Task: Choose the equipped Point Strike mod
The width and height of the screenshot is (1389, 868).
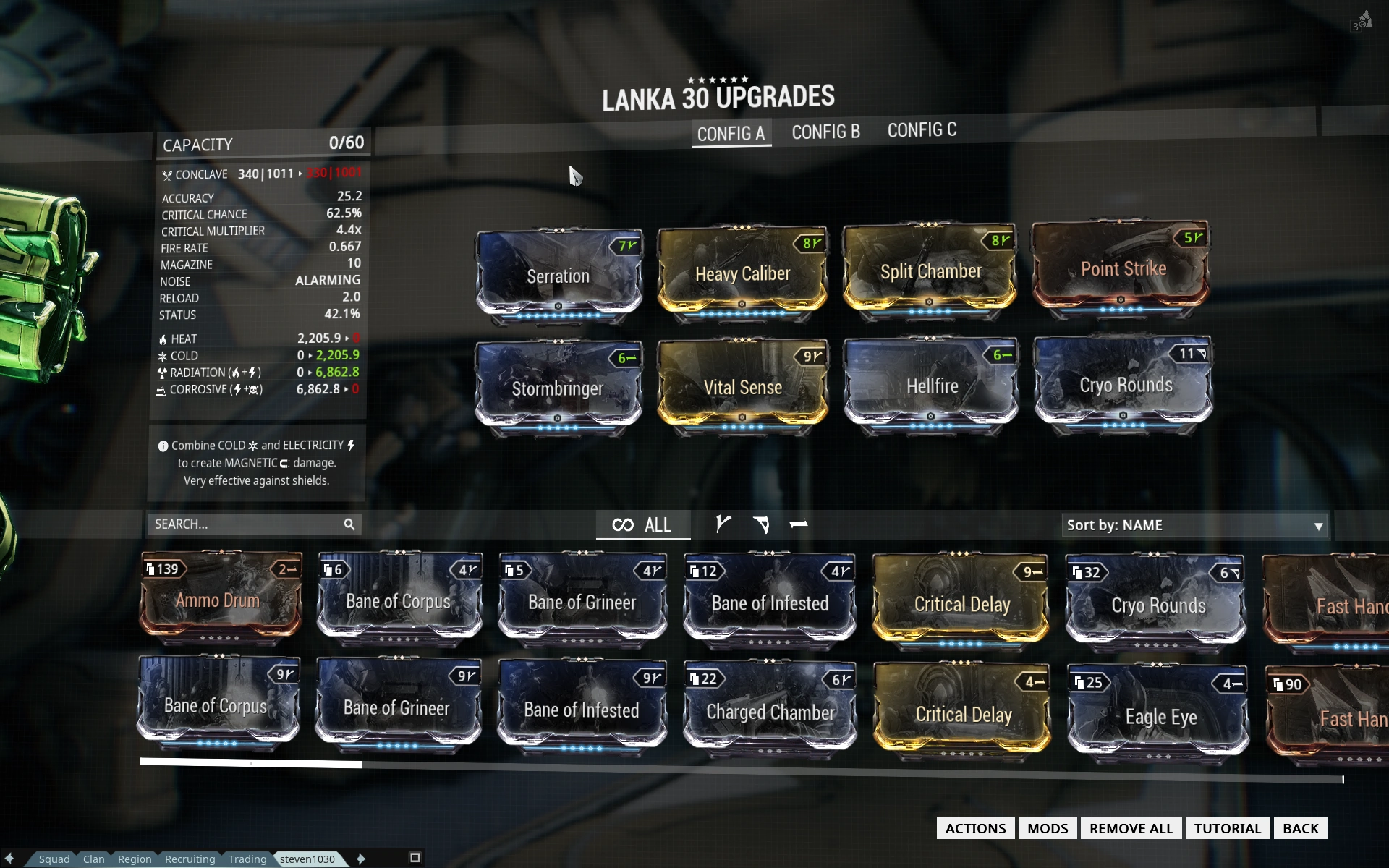Action: (x=1122, y=268)
